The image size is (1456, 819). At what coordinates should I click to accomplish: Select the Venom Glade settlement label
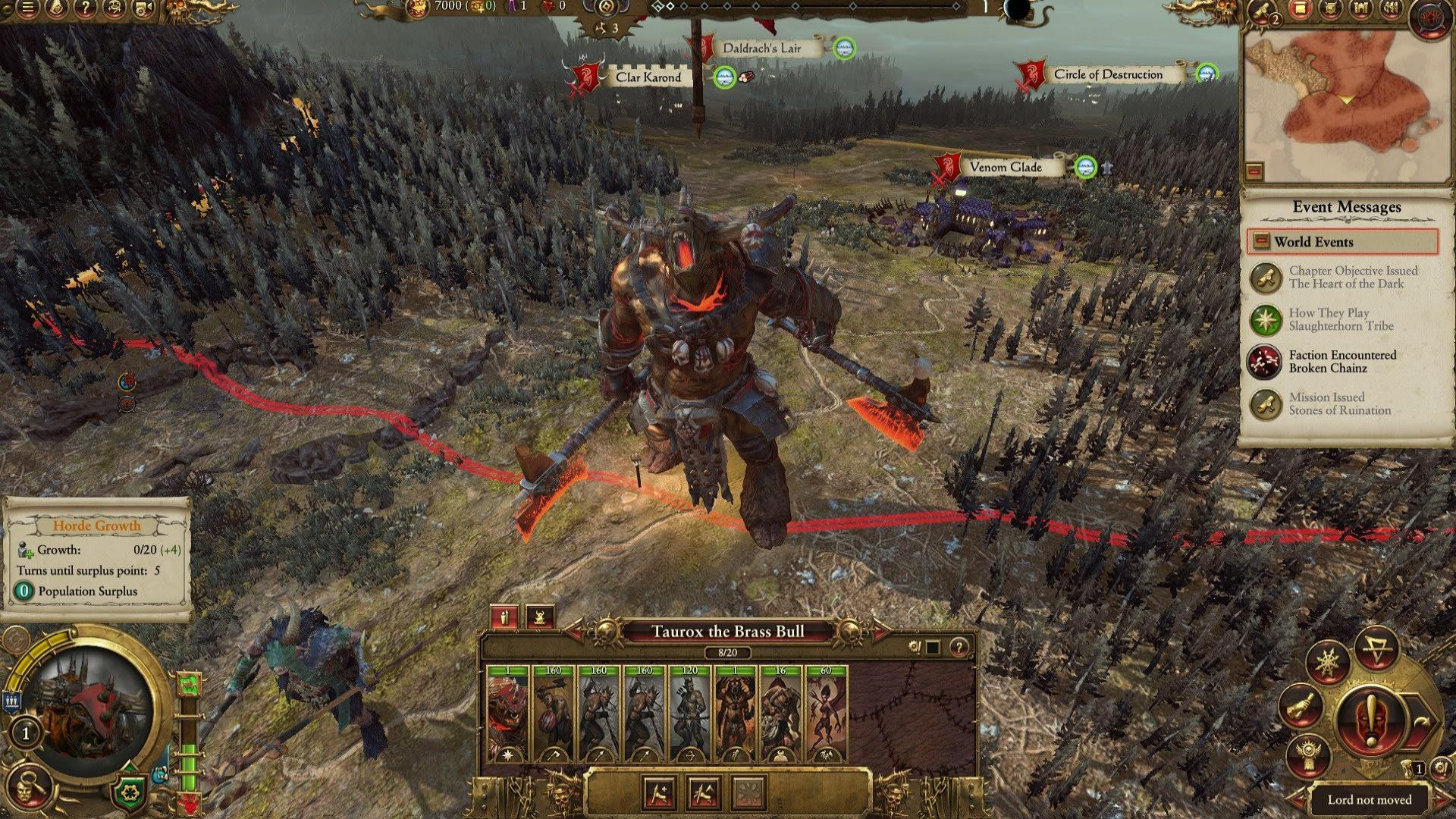[x=1006, y=168]
